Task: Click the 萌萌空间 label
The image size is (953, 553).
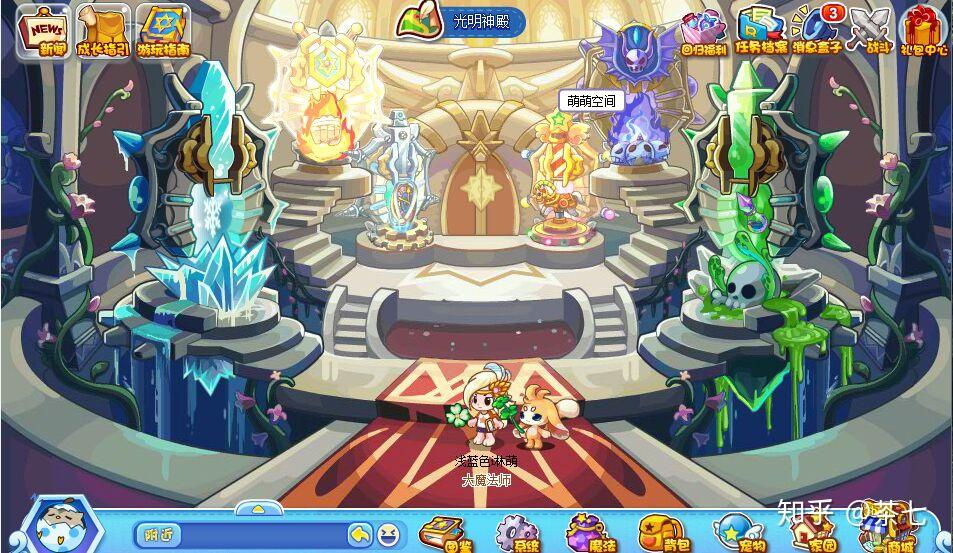Action: point(593,101)
